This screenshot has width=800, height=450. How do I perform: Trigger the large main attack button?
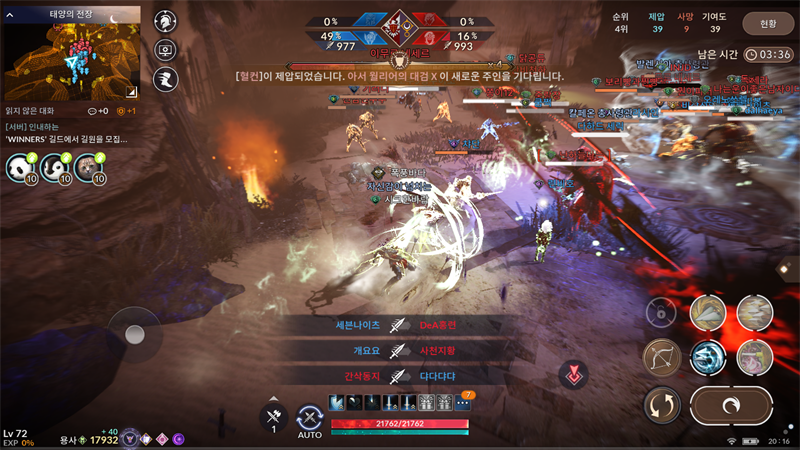click(732, 405)
